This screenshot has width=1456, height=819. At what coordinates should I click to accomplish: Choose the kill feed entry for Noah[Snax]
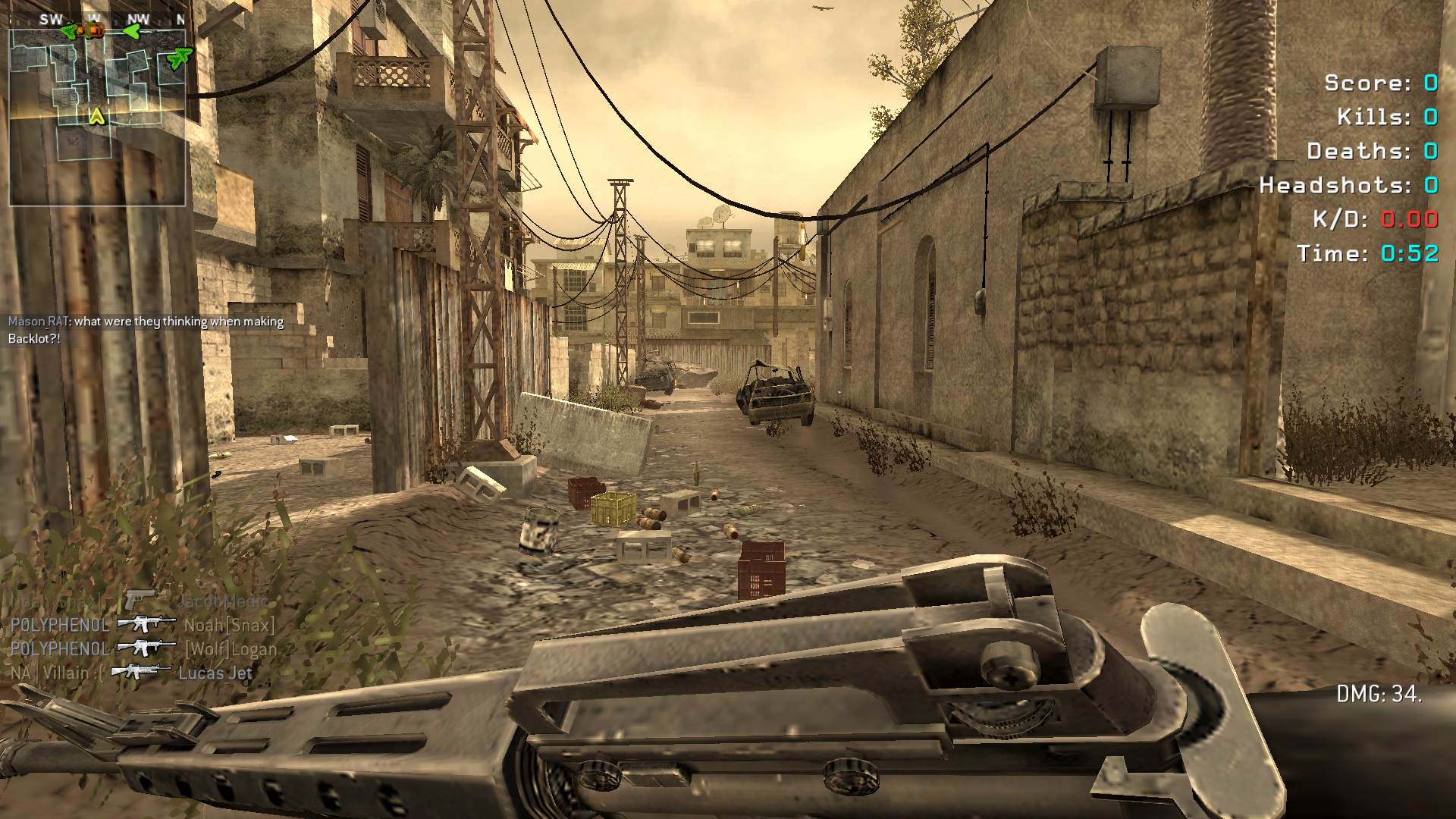[143, 625]
